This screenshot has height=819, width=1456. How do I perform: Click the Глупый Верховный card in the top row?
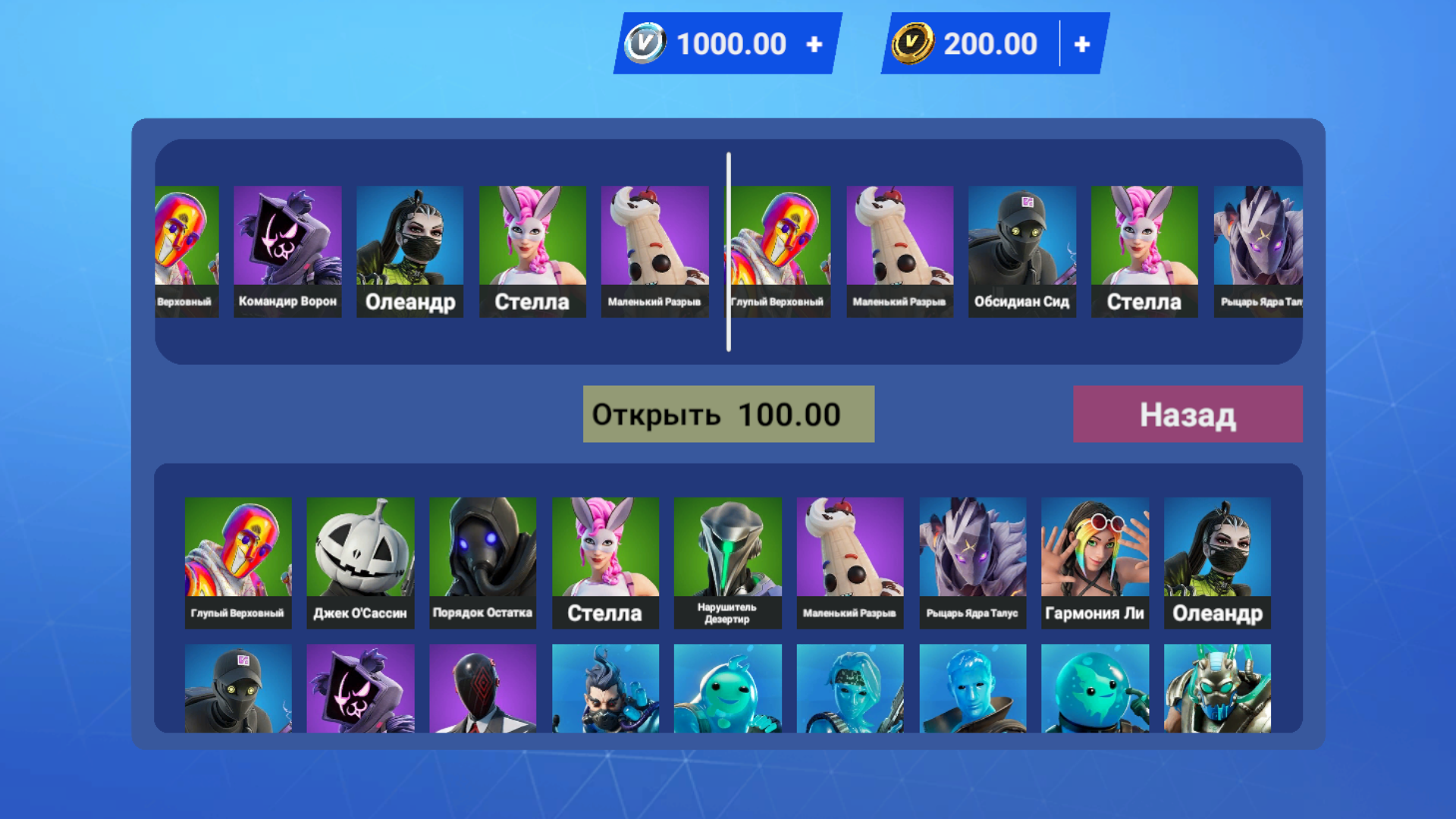pyautogui.click(x=777, y=250)
